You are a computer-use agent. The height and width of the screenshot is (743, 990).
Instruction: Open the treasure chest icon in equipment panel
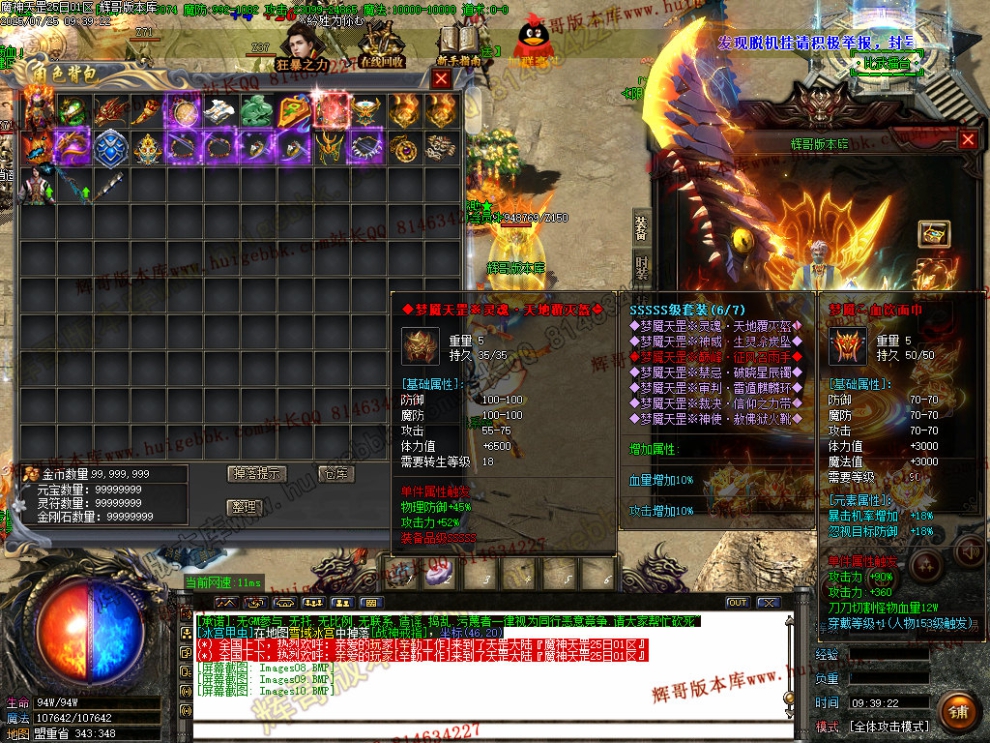pyautogui.click(x=934, y=234)
